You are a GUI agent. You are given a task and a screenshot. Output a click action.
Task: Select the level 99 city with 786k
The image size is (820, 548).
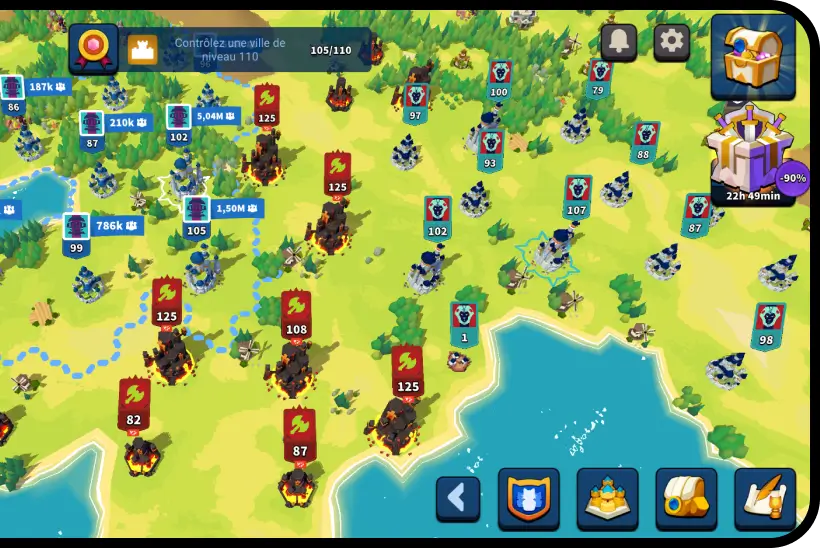coord(77,233)
